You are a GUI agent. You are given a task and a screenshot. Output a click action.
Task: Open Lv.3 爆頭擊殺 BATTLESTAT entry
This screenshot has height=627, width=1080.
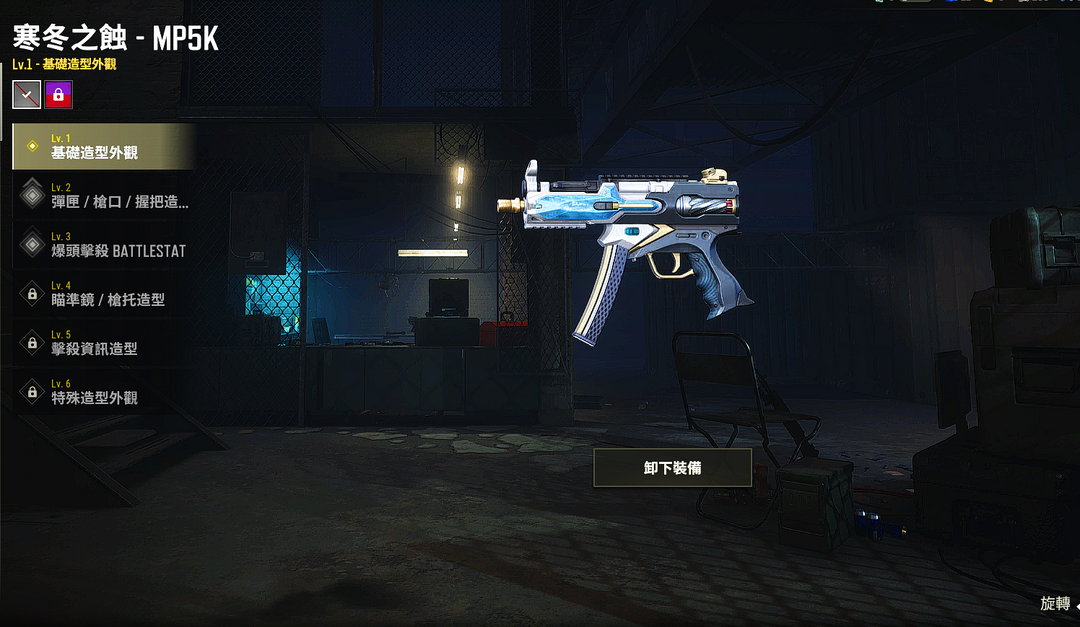pyautogui.click(x=102, y=244)
